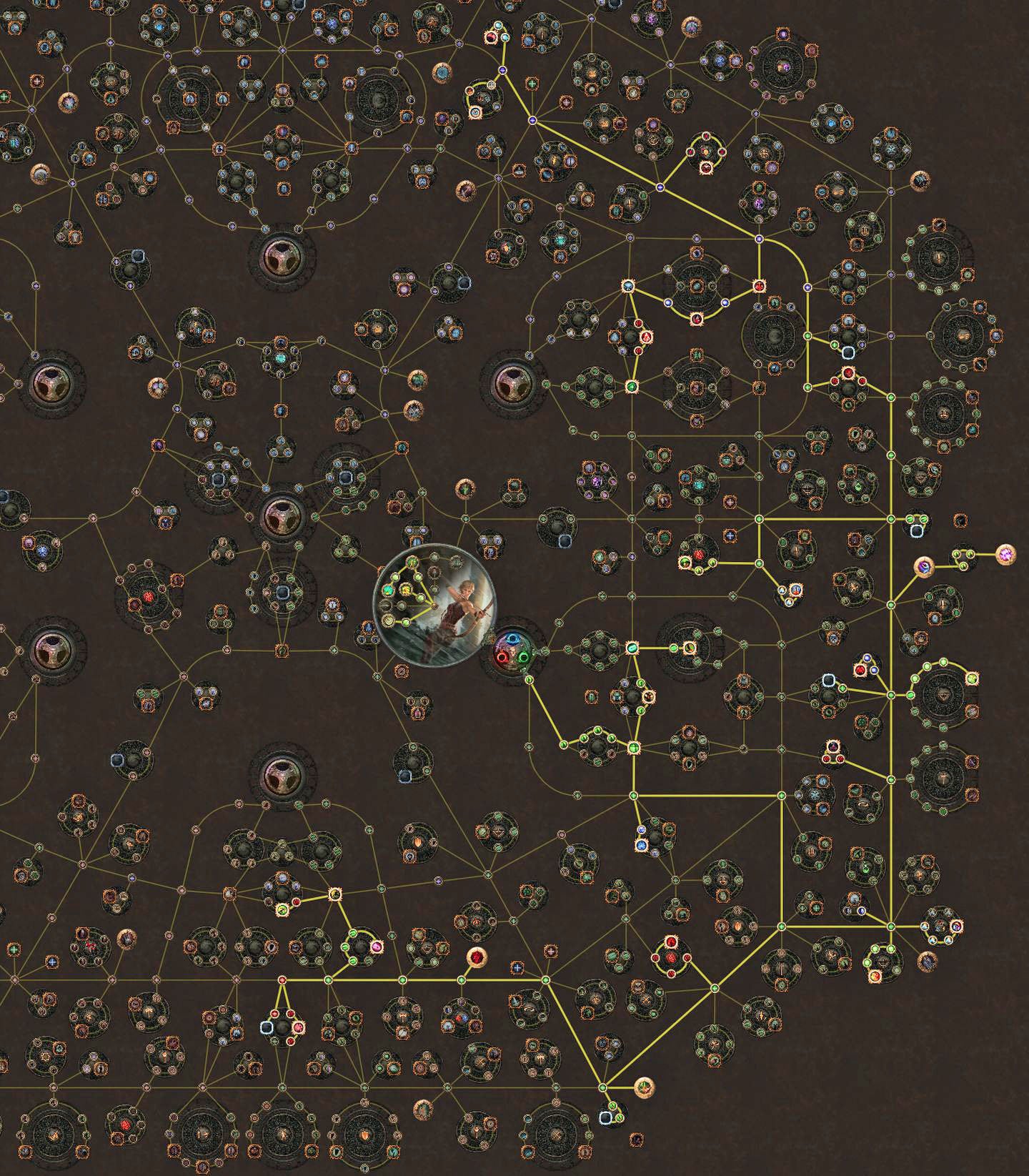Select the golden leaf-shaped notable near the bottom path

645,1087
